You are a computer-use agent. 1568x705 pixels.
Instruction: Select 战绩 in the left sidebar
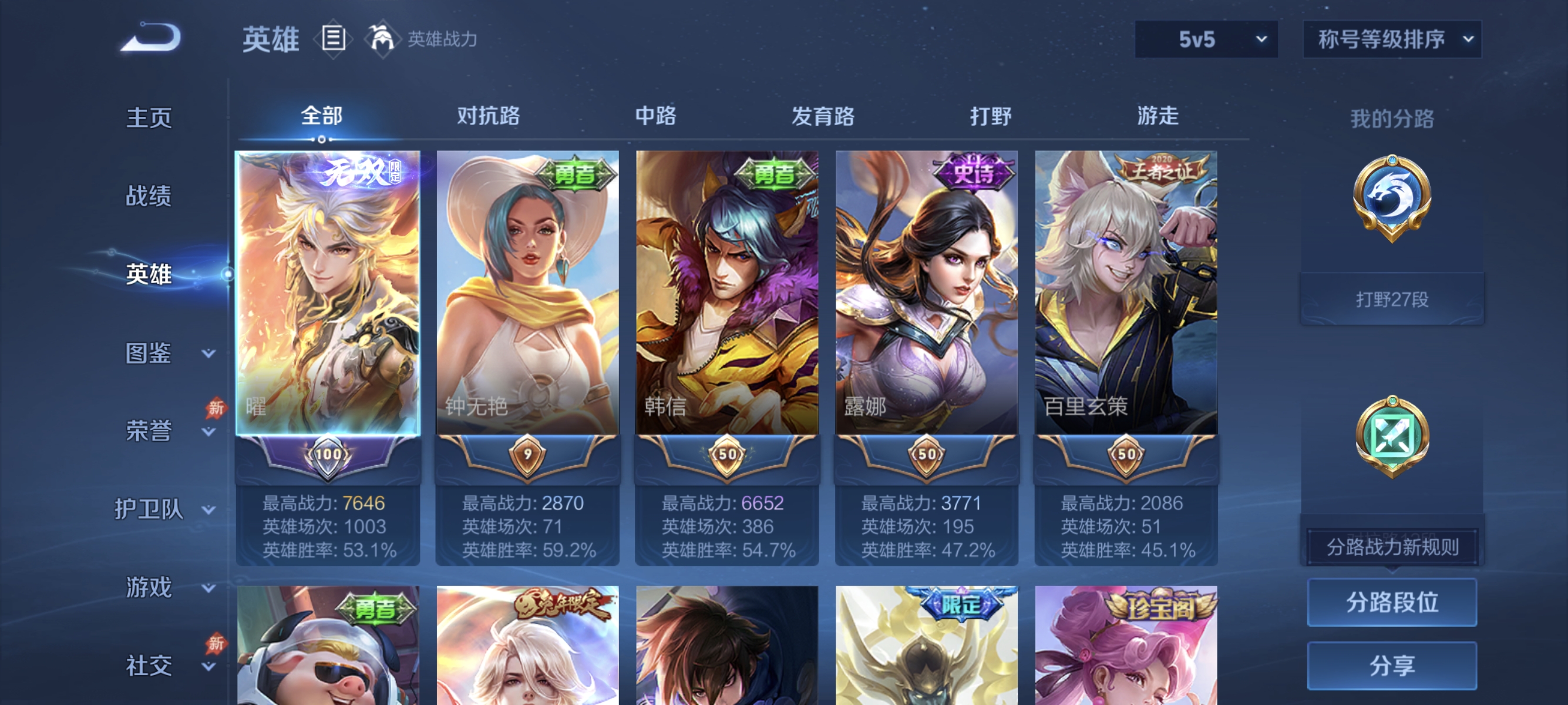[x=149, y=197]
